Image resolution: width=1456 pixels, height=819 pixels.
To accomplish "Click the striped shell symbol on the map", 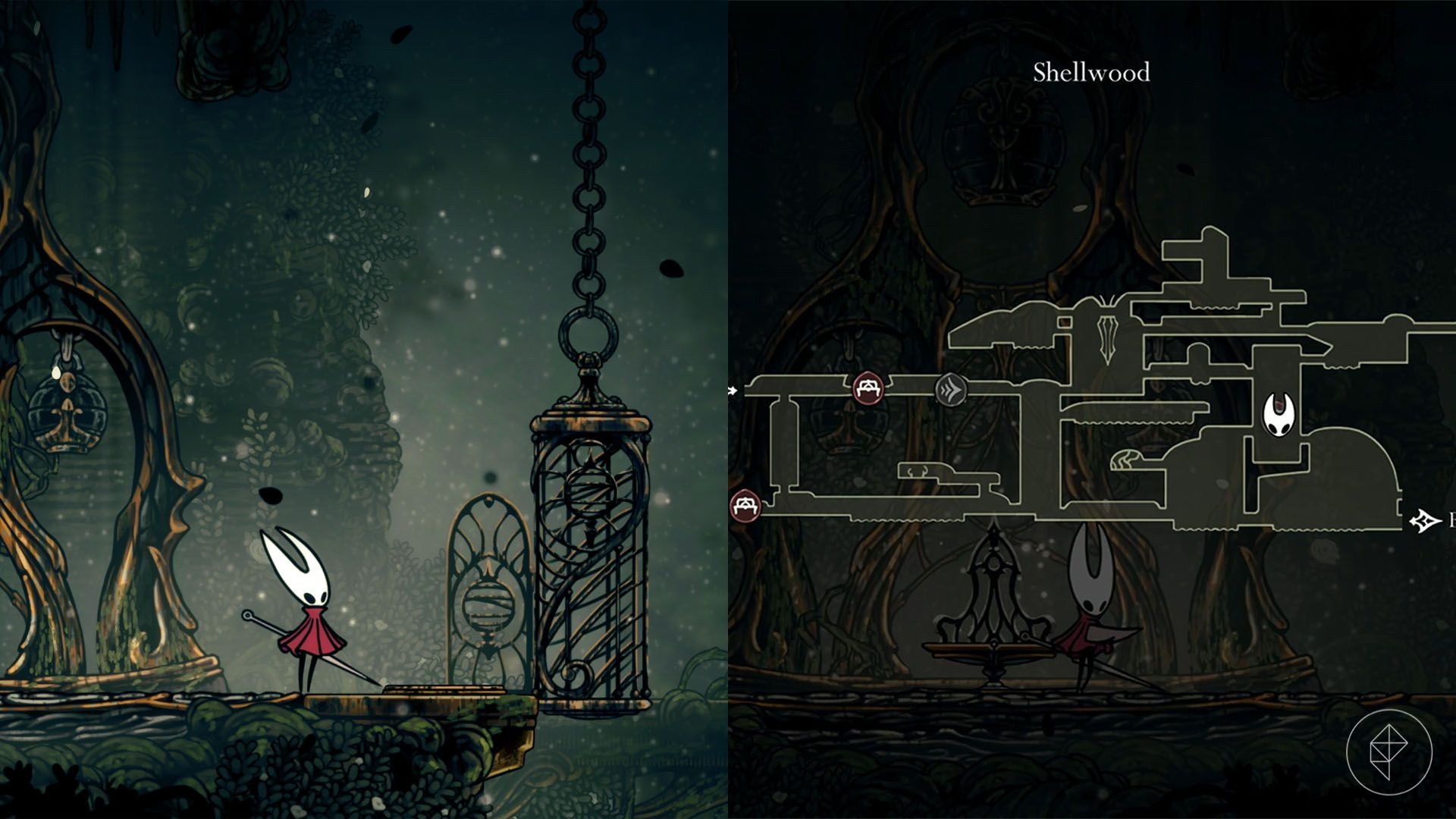I will pos(1124,460).
